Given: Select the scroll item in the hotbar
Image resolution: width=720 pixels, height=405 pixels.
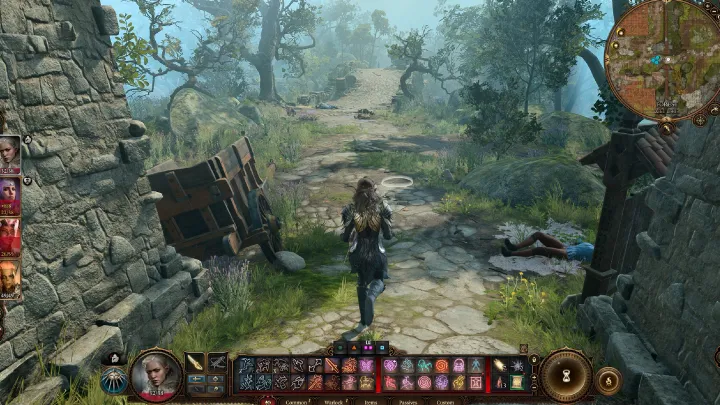Looking at the screenshot, I should (517, 381).
